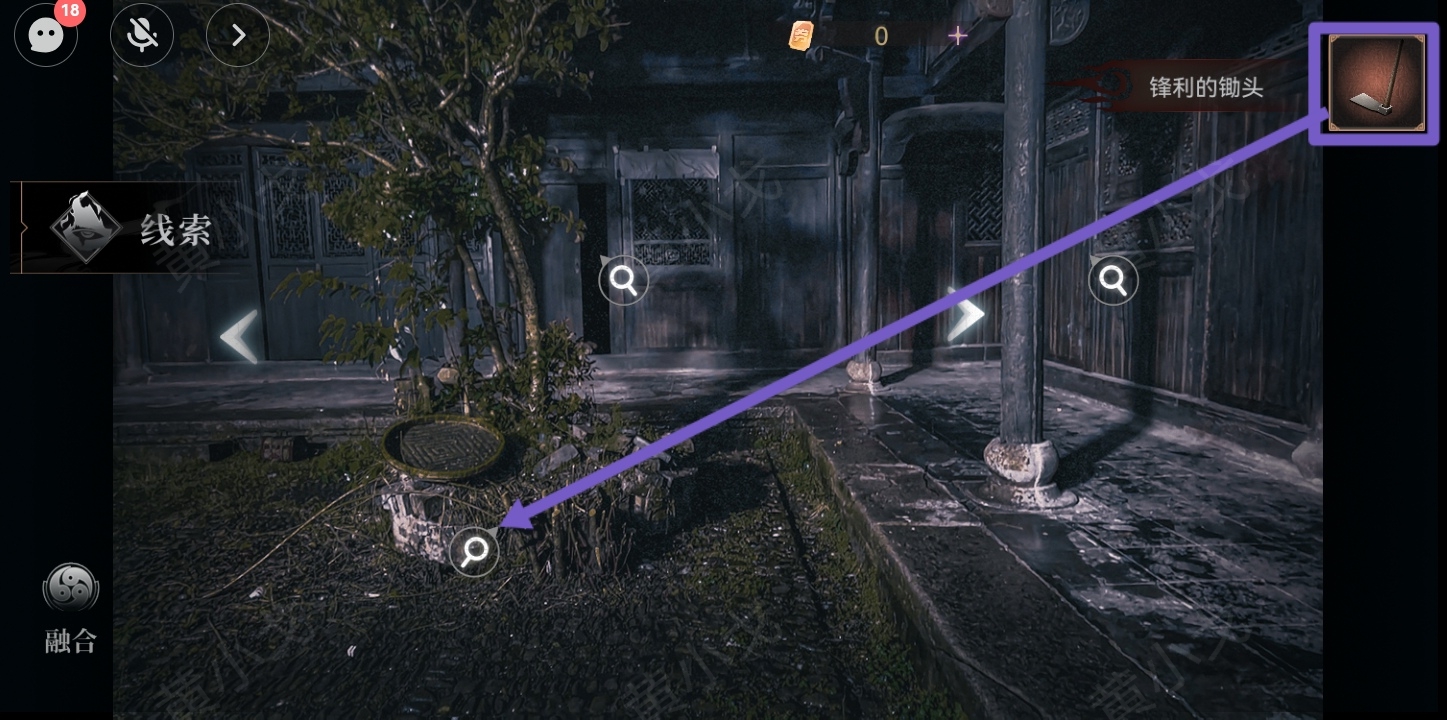Open the 融合 fusion button
Image resolution: width=1447 pixels, height=720 pixels.
click(x=70, y=606)
